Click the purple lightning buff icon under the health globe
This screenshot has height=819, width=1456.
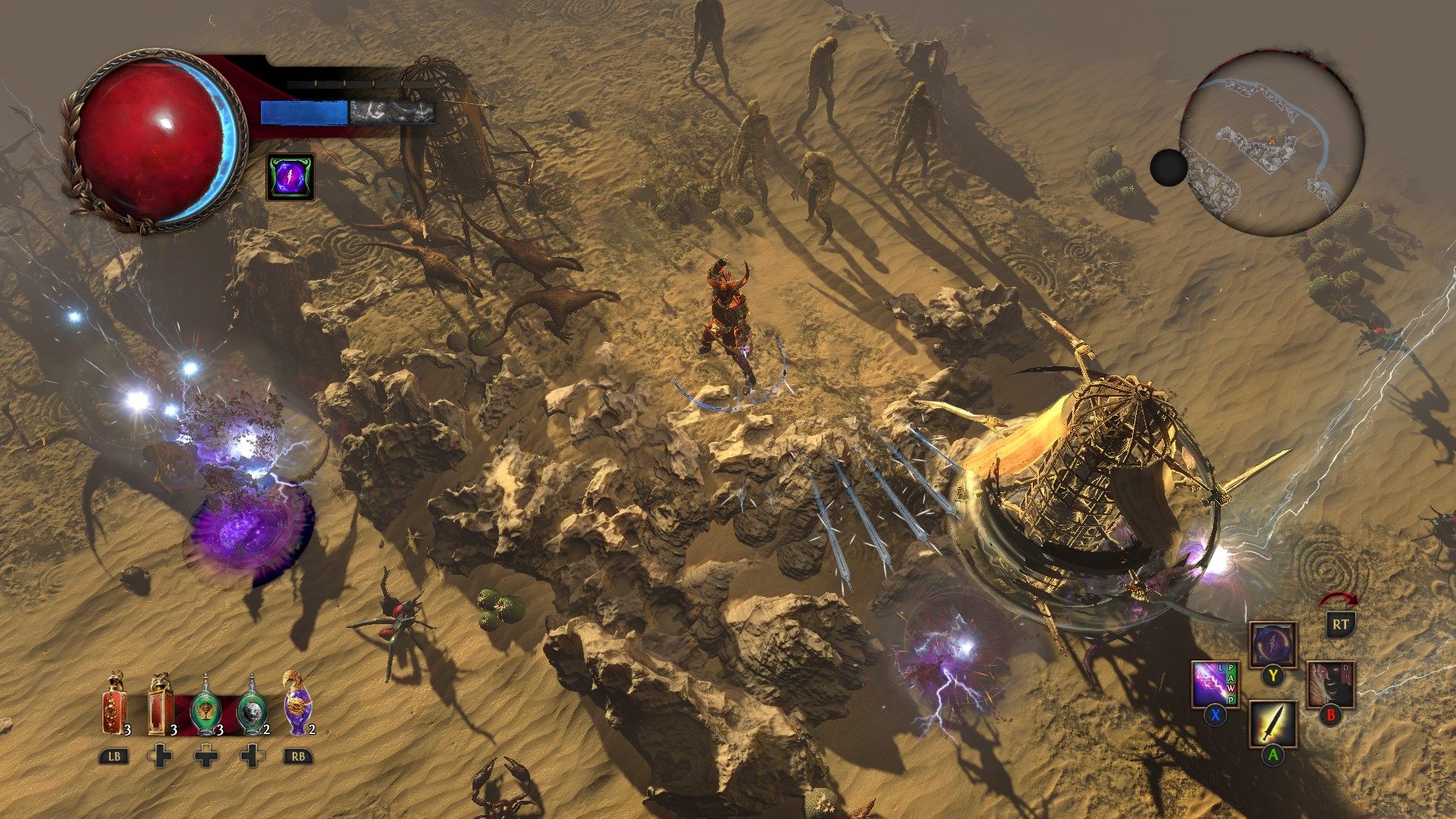click(290, 176)
